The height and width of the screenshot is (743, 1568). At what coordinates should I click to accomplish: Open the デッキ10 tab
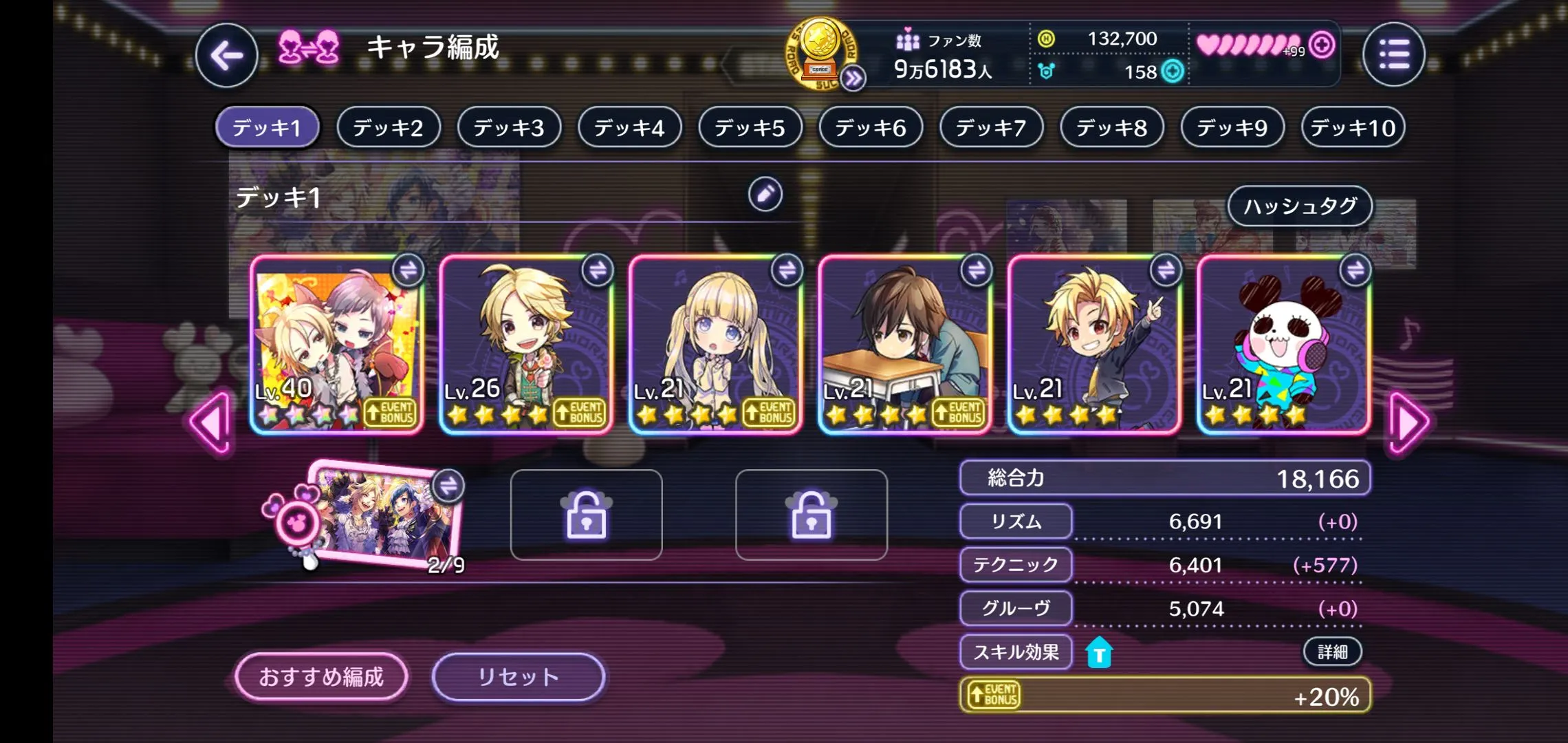[x=1353, y=127]
